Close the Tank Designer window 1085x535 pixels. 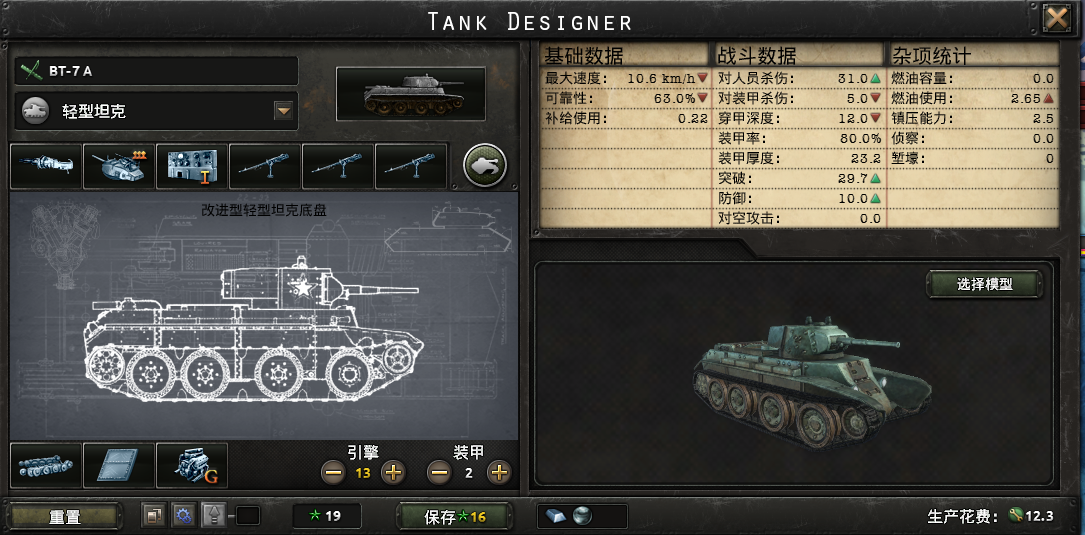coord(1057,18)
